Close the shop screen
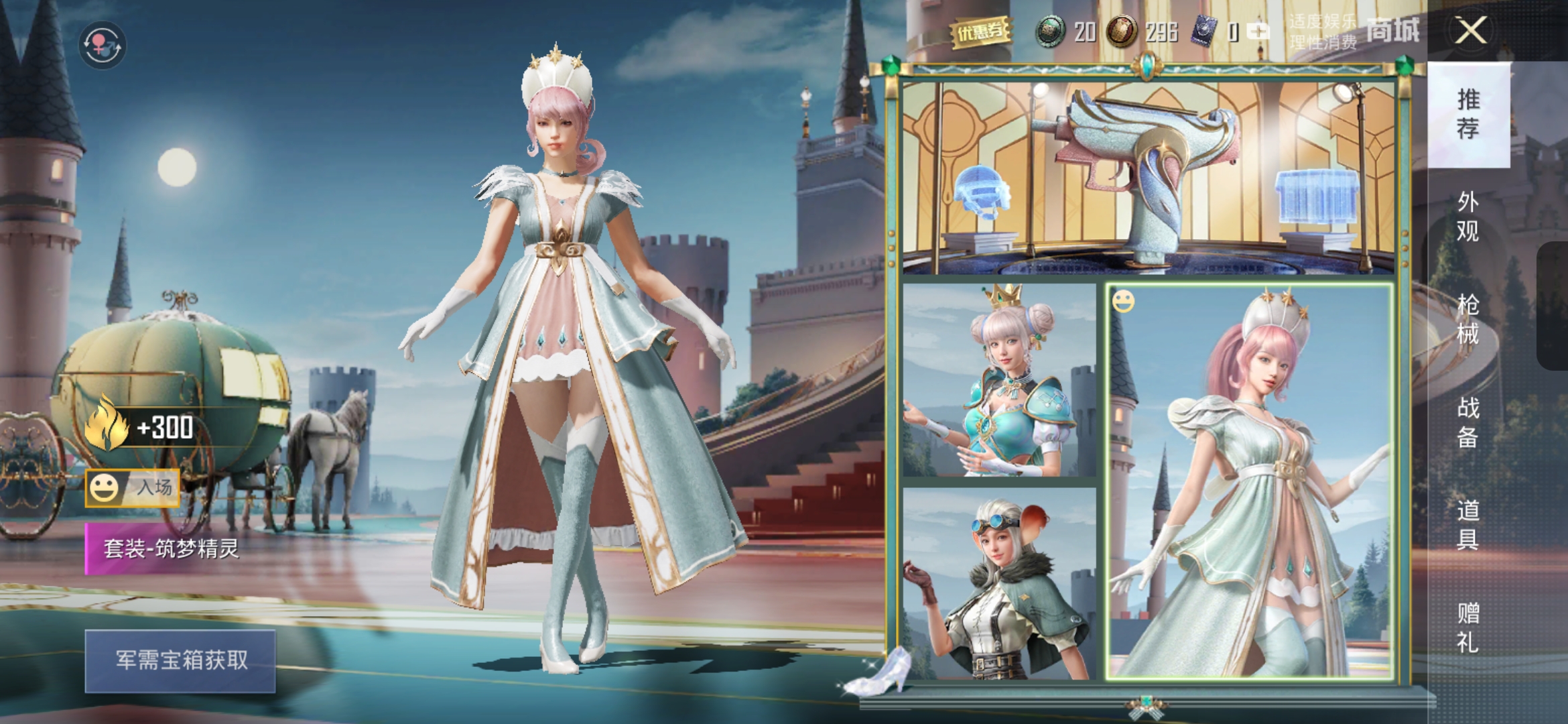Image resolution: width=1568 pixels, height=724 pixels. [x=1470, y=31]
